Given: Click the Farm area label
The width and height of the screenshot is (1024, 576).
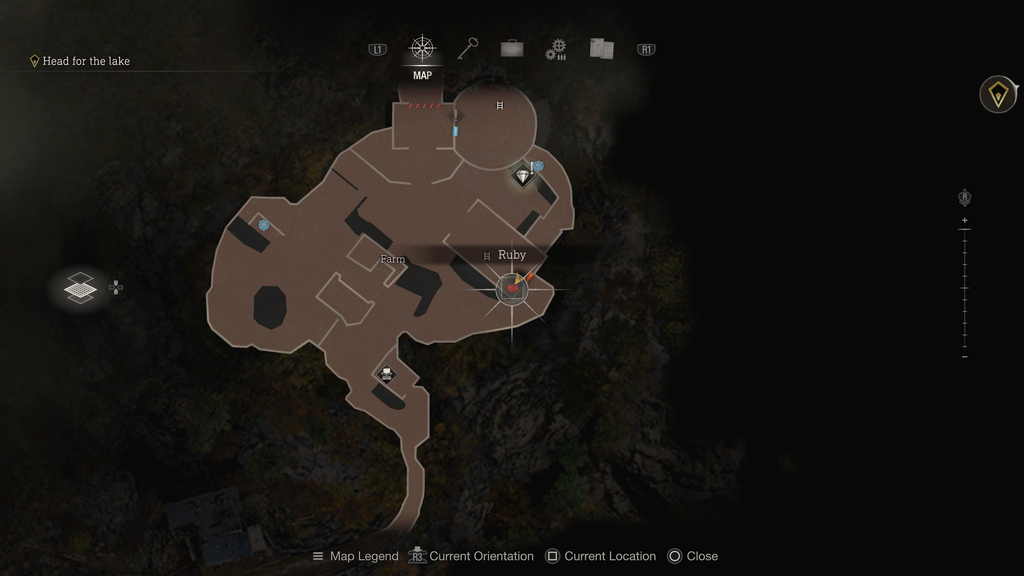Looking at the screenshot, I should pyautogui.click(x=393, y=260).
